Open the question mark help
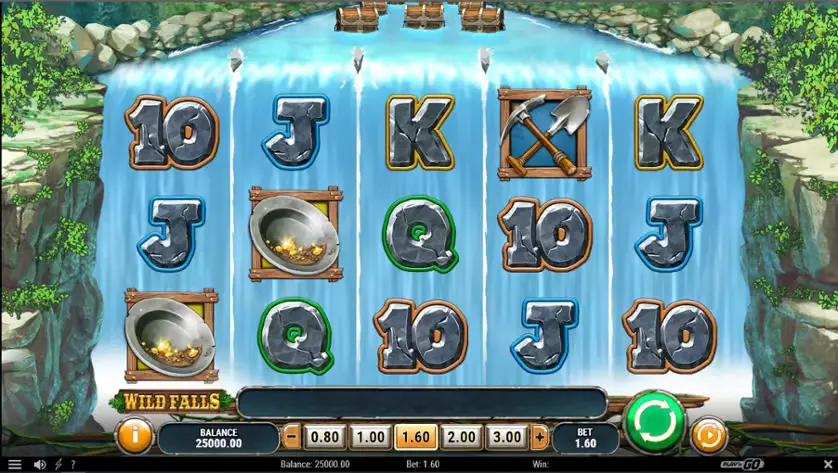This screenshot has width=838, height=473. pos(73,465)
